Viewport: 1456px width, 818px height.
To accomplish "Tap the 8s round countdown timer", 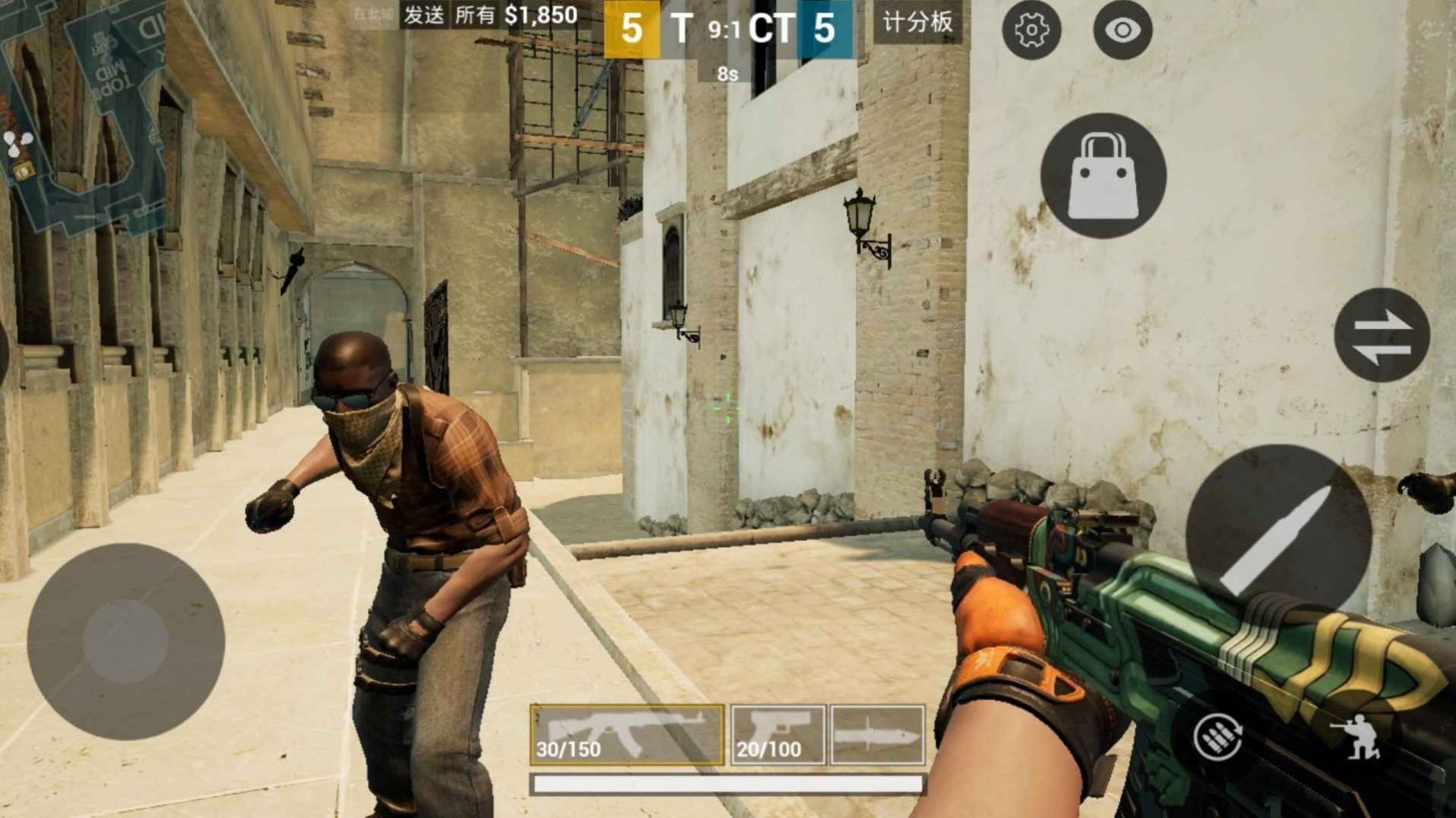I will tap(725, 75).
